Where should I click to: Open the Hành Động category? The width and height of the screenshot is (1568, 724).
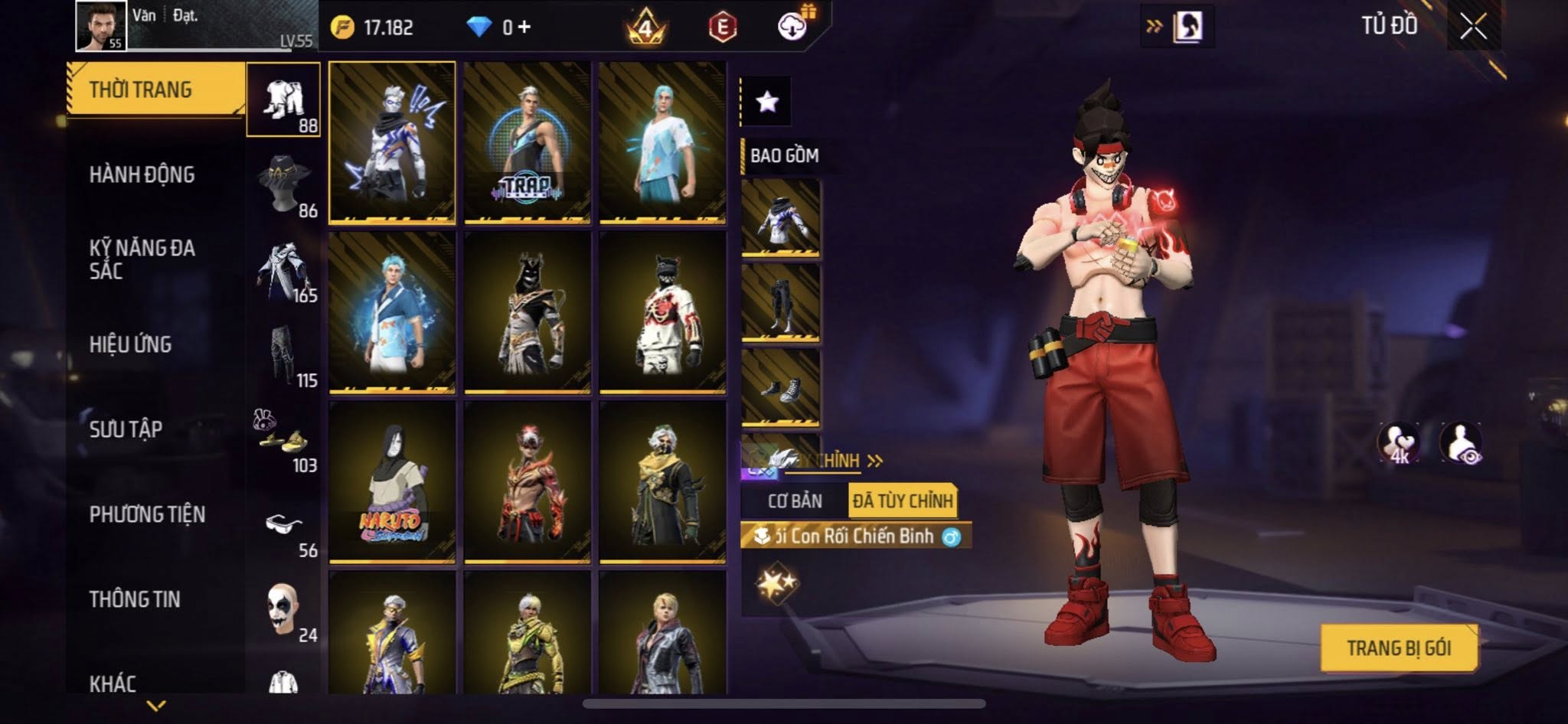coord(142,175)
